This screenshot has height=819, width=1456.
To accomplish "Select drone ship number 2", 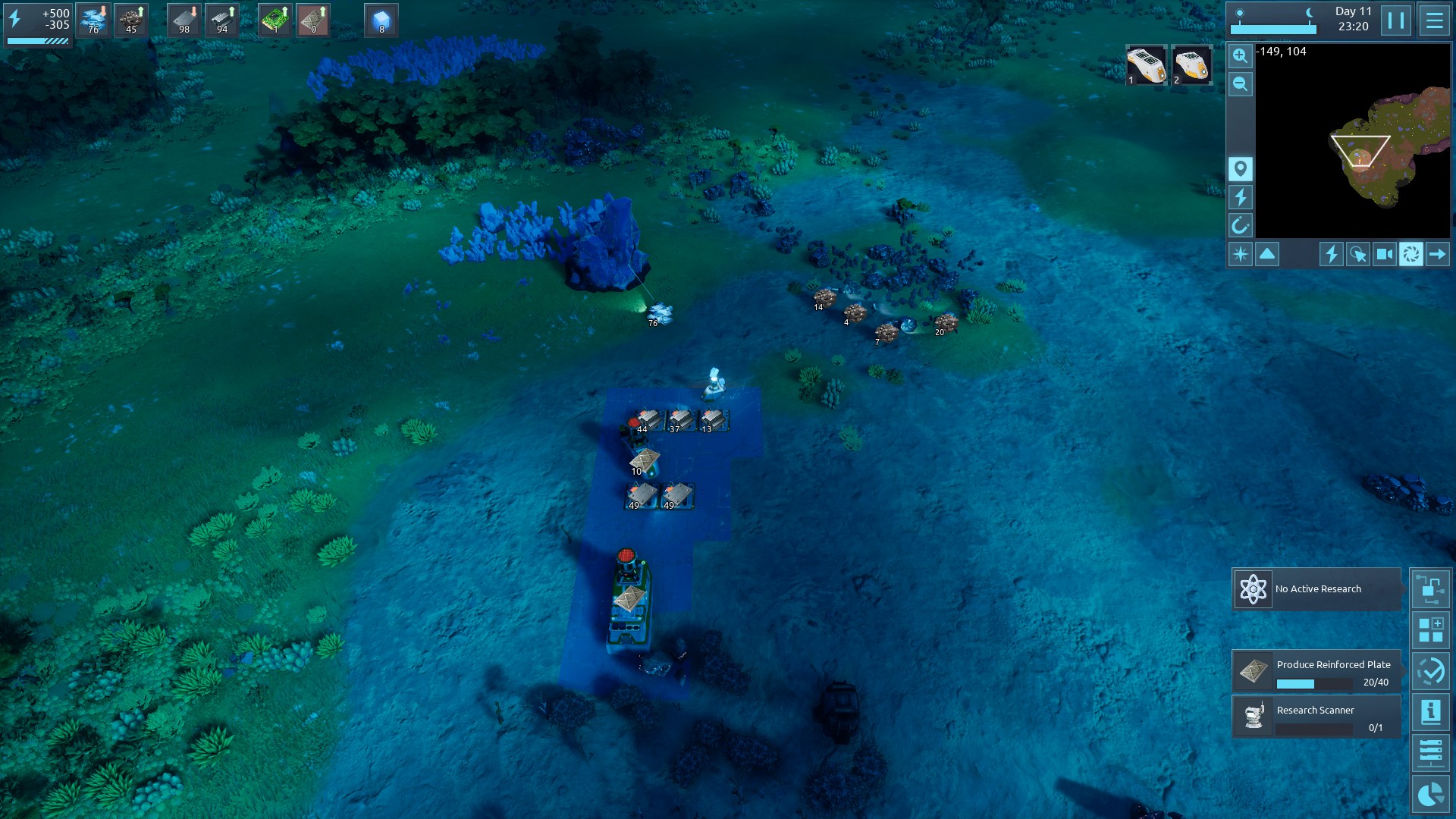I will tap(1191, 65).
